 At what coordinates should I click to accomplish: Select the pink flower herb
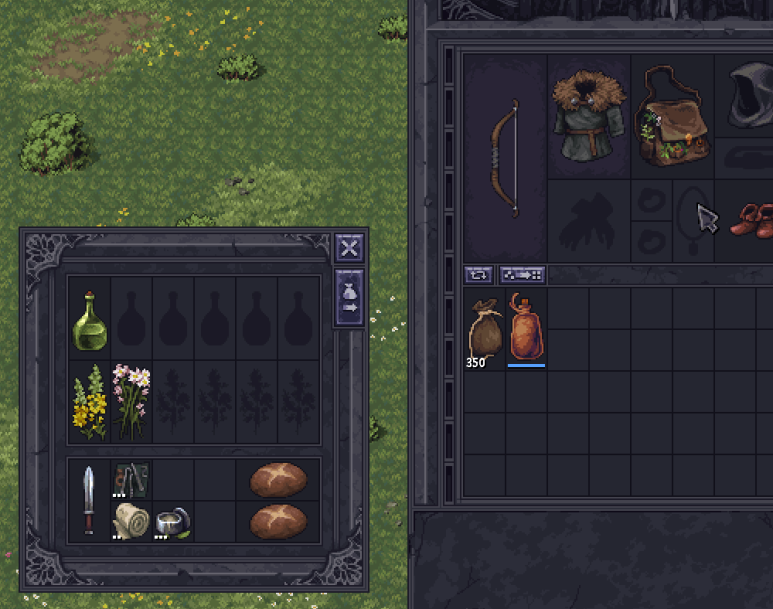point(131,402)
